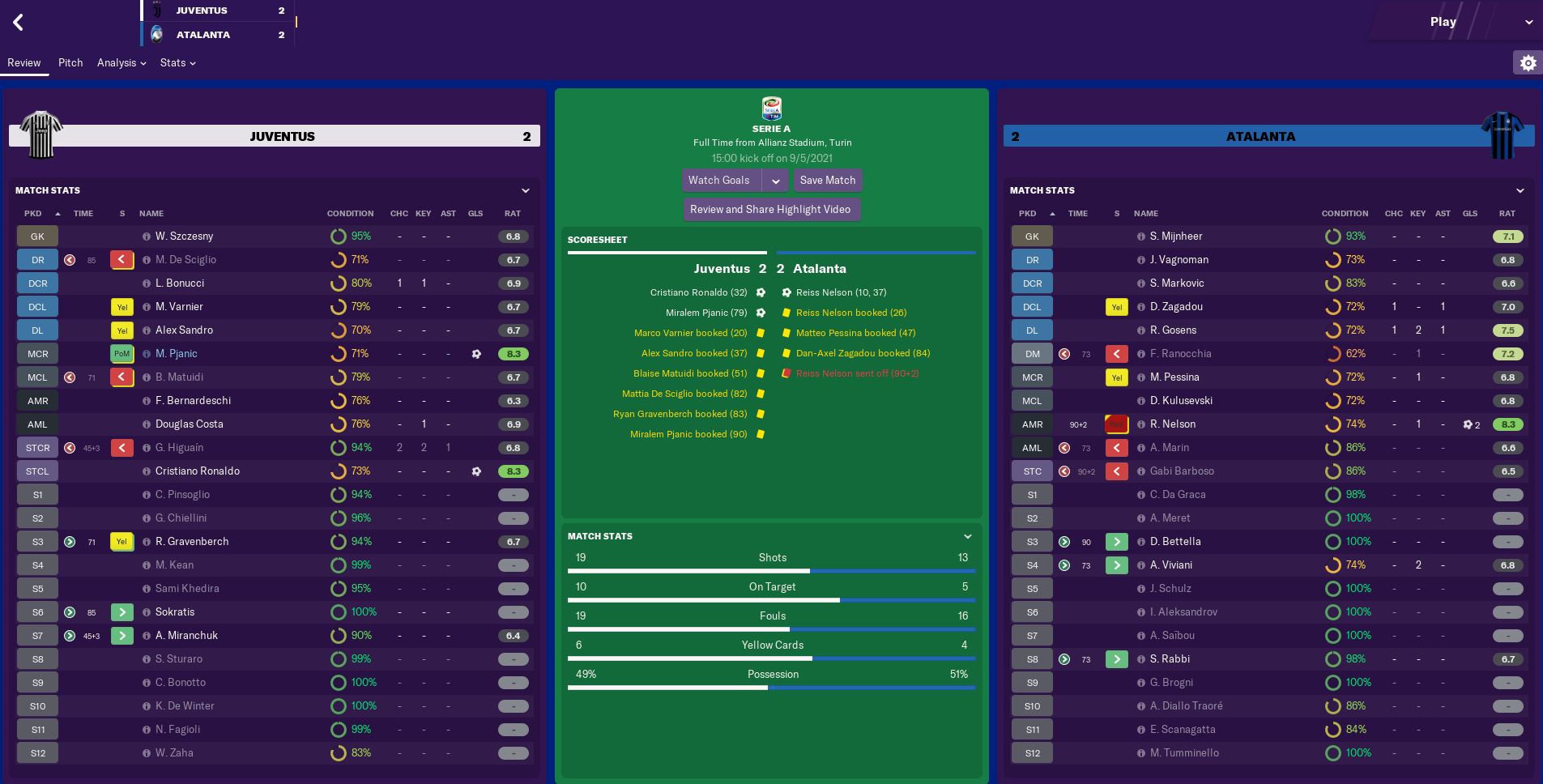Click the green substitution arrow beside Sokratis
This screenshot has width=1543, height=784.
point(121,611)
